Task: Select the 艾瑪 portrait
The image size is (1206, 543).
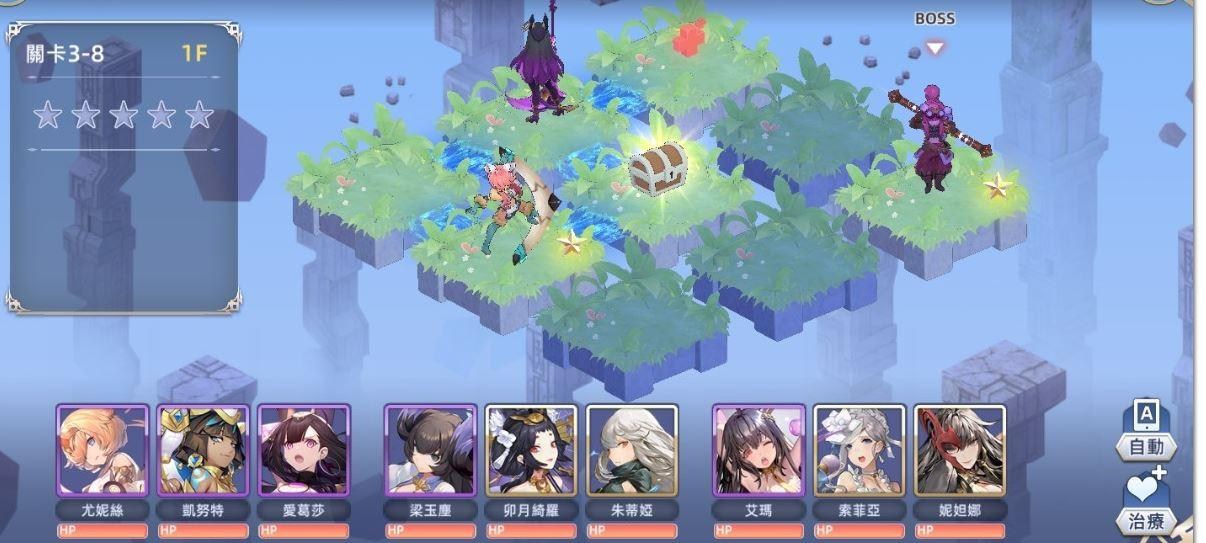Action: (758, 450)
